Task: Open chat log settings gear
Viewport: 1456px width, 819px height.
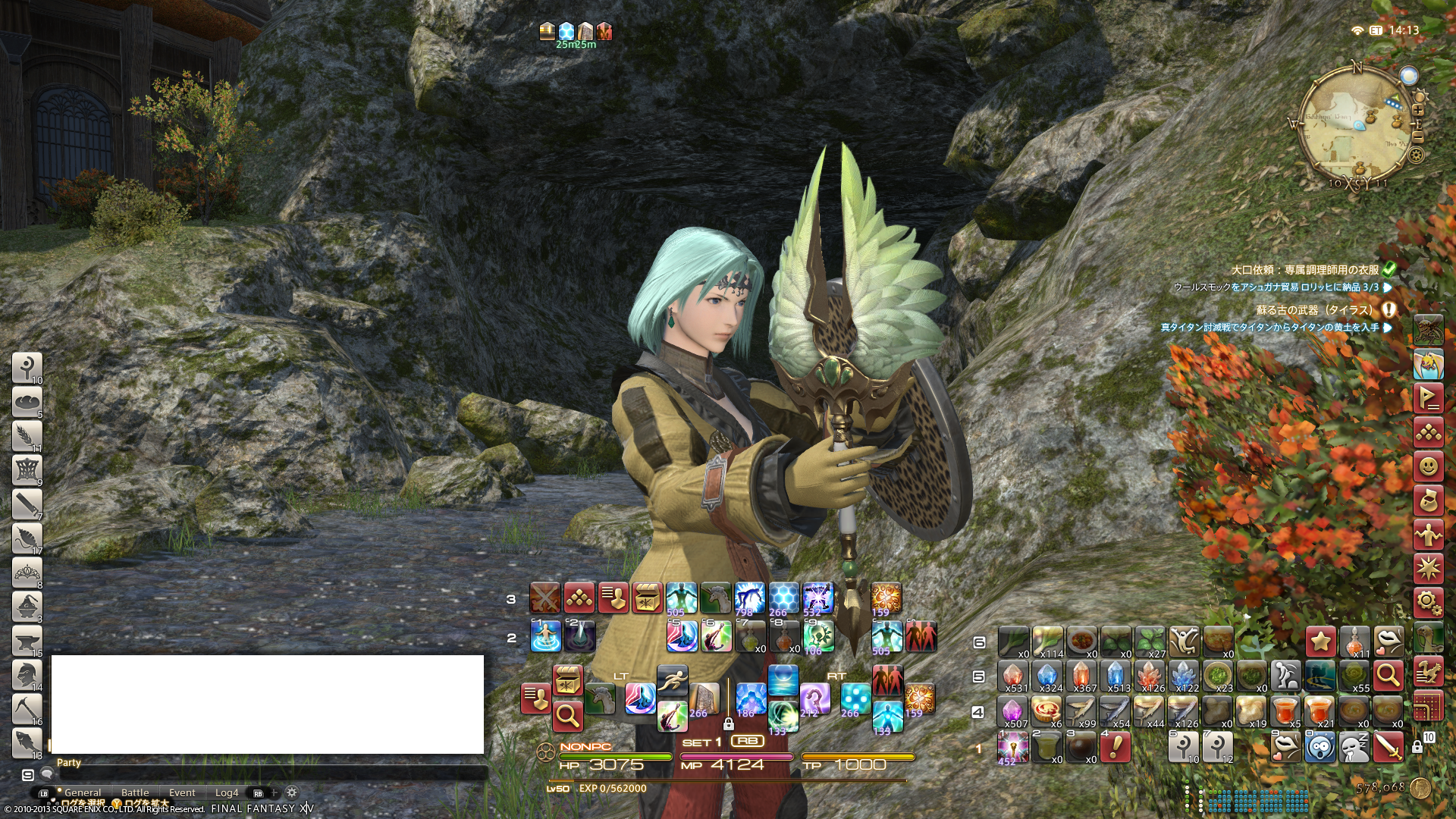Action: point(292,792)
